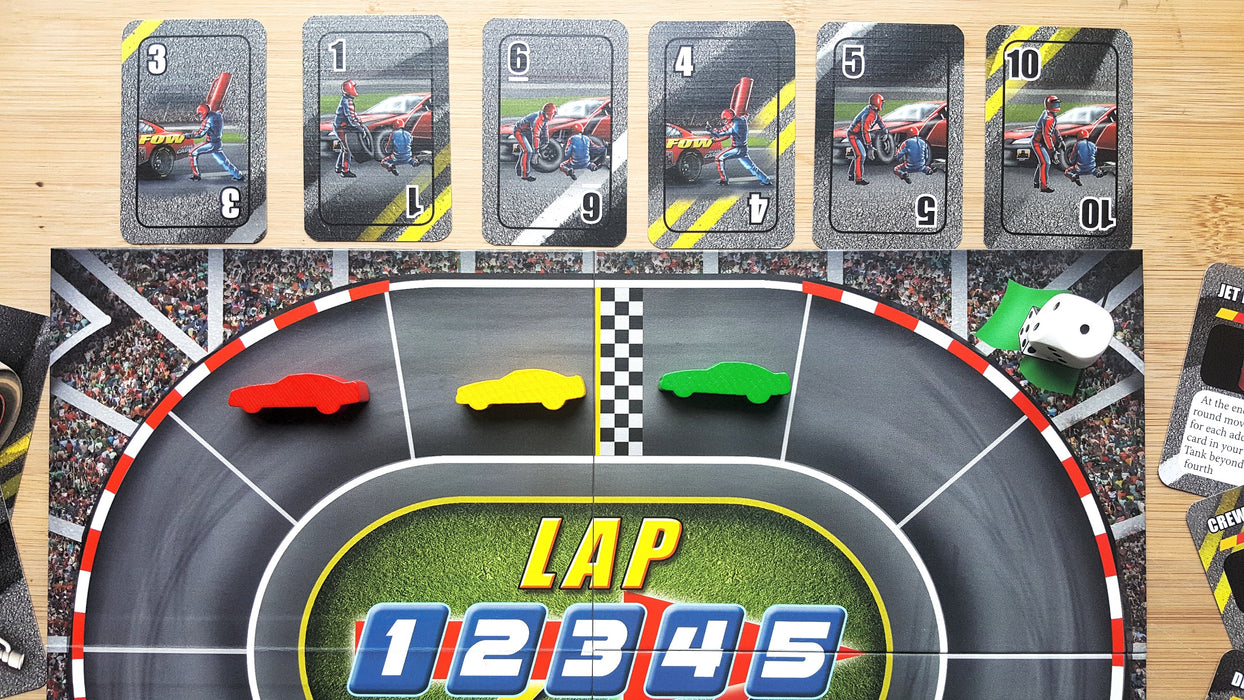Select the pit crew card numbered 4
The image size is (1244, 700).
coord(722,134)
